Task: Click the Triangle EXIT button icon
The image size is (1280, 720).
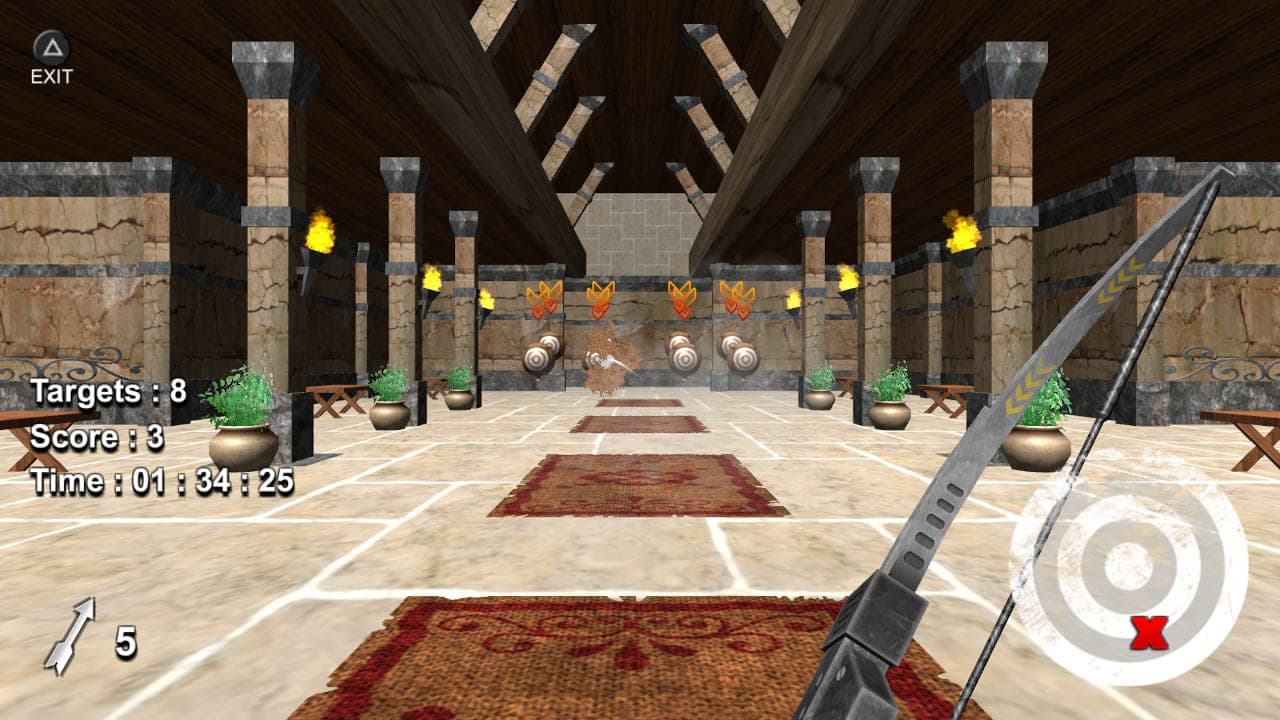Action: (51, 45)
